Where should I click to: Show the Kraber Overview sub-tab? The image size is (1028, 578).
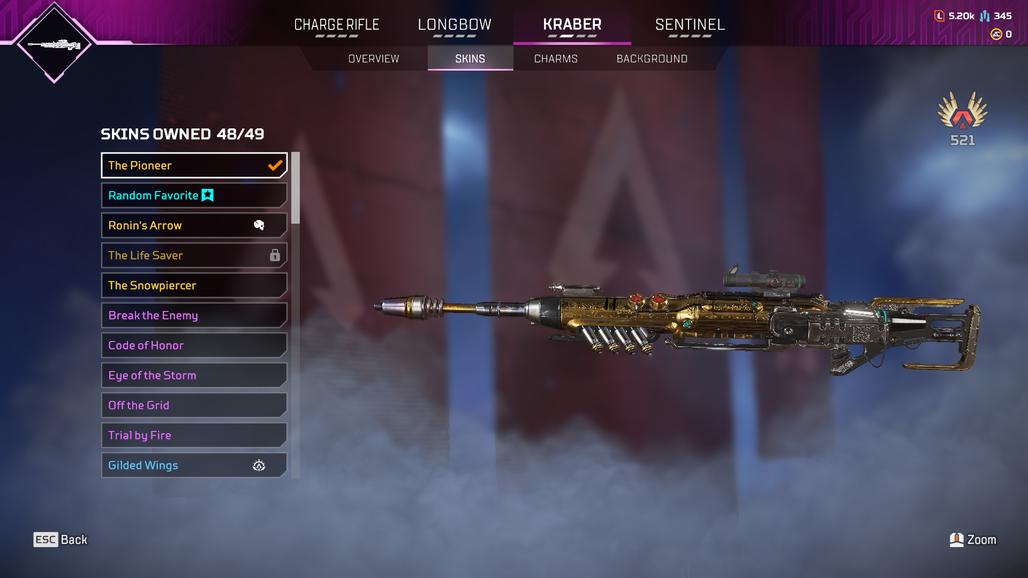[373, 59]
